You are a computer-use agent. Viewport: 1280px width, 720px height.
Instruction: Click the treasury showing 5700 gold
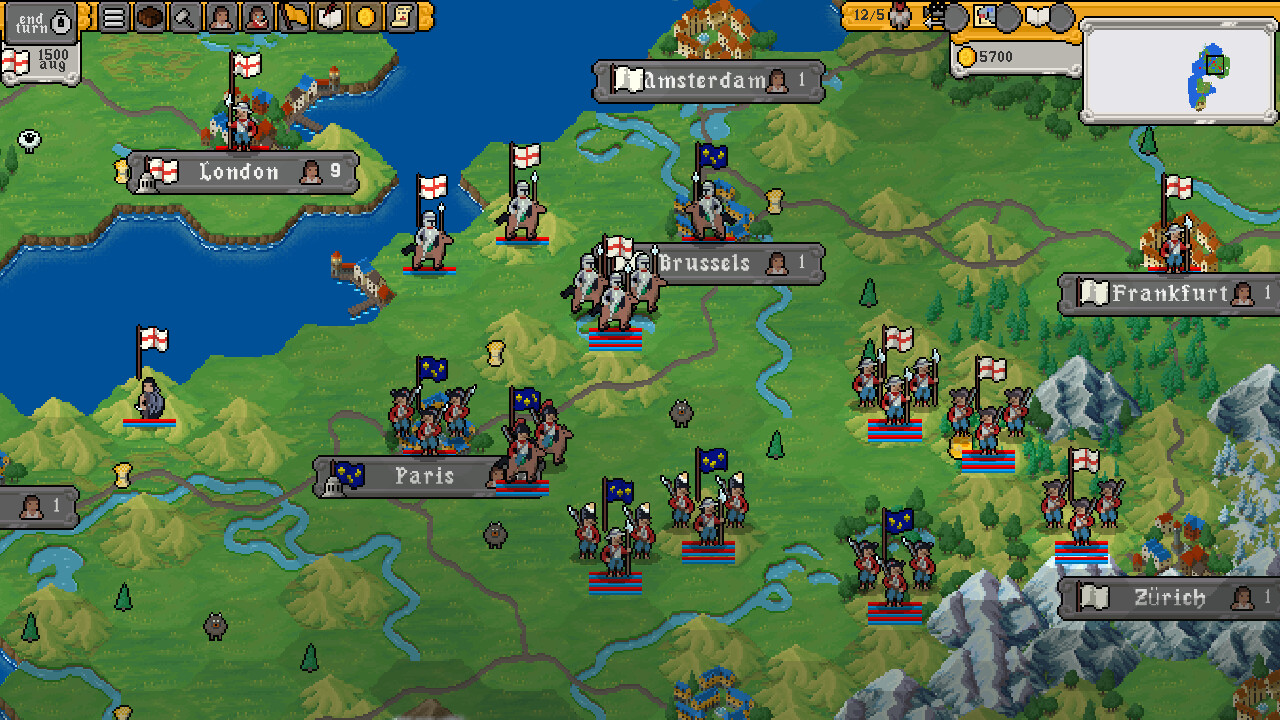(1012, 56)
